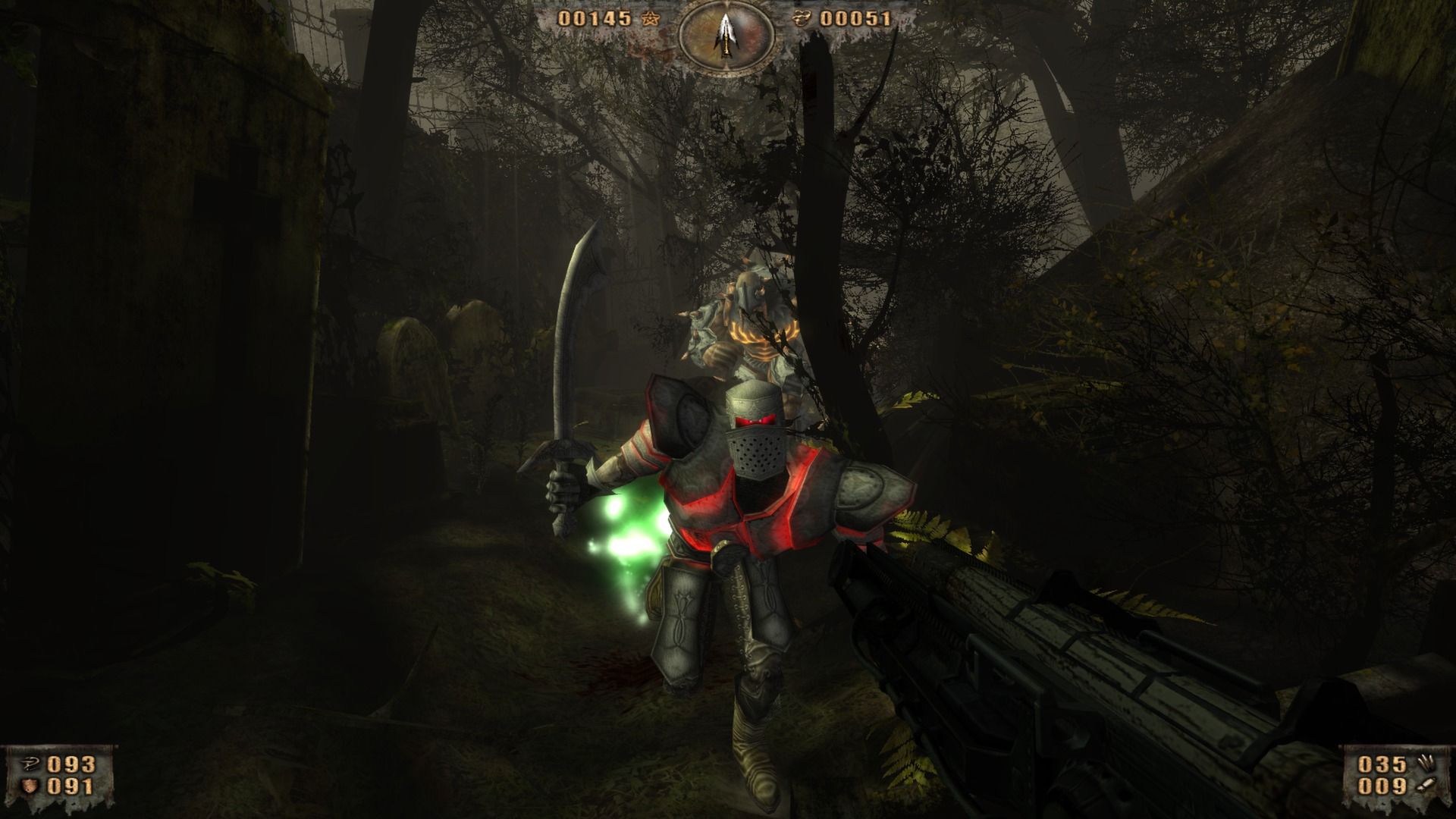Click the armor value 091
The image size is (1456, 819).
pos(71,787)
